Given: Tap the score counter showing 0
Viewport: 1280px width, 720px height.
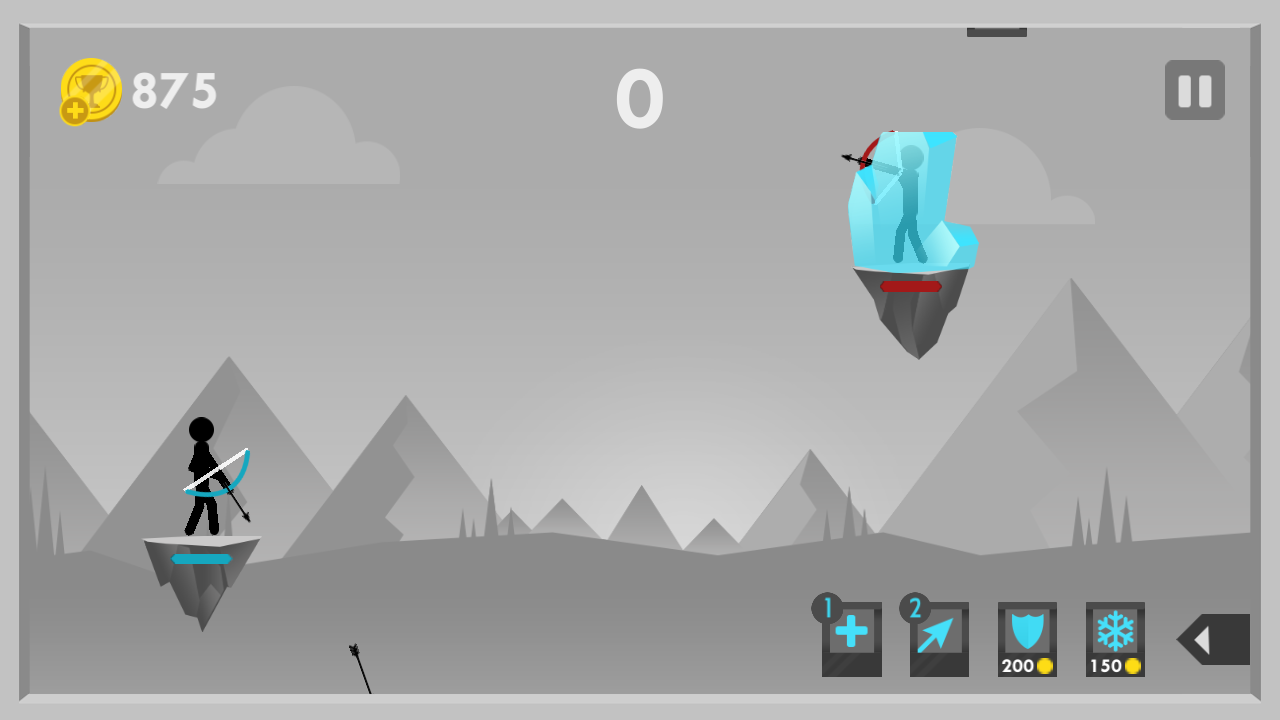Looking at the screenshot, I should (640, 98).
